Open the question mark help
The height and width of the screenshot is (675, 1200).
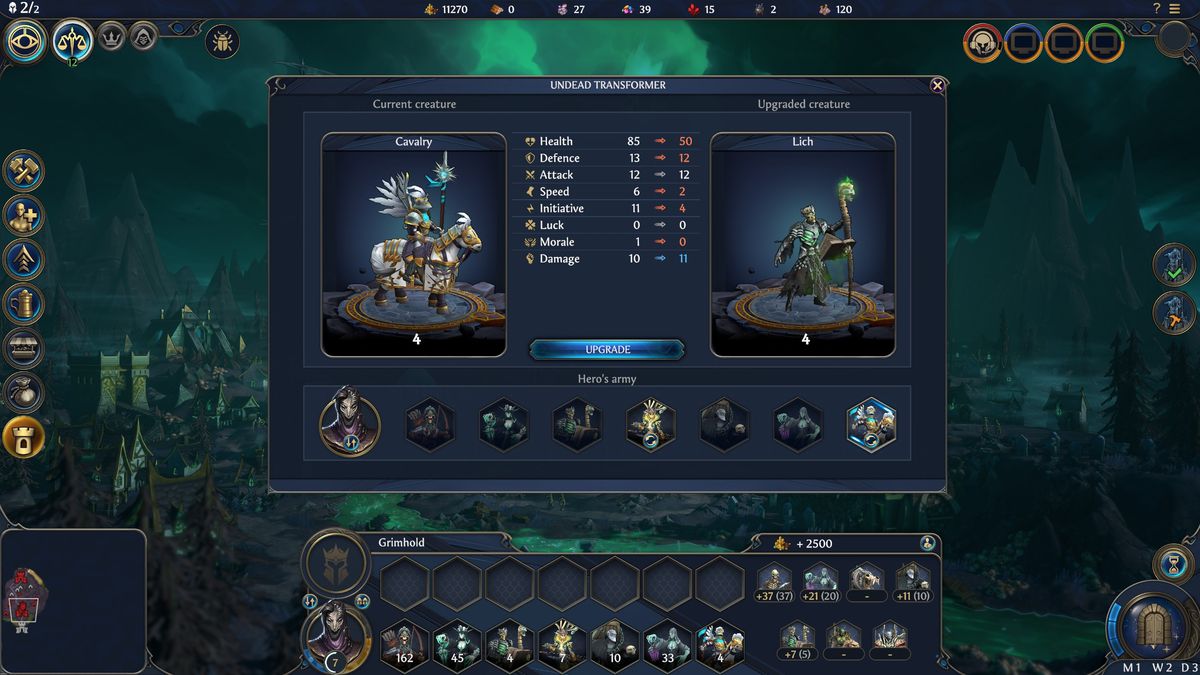1157,8
